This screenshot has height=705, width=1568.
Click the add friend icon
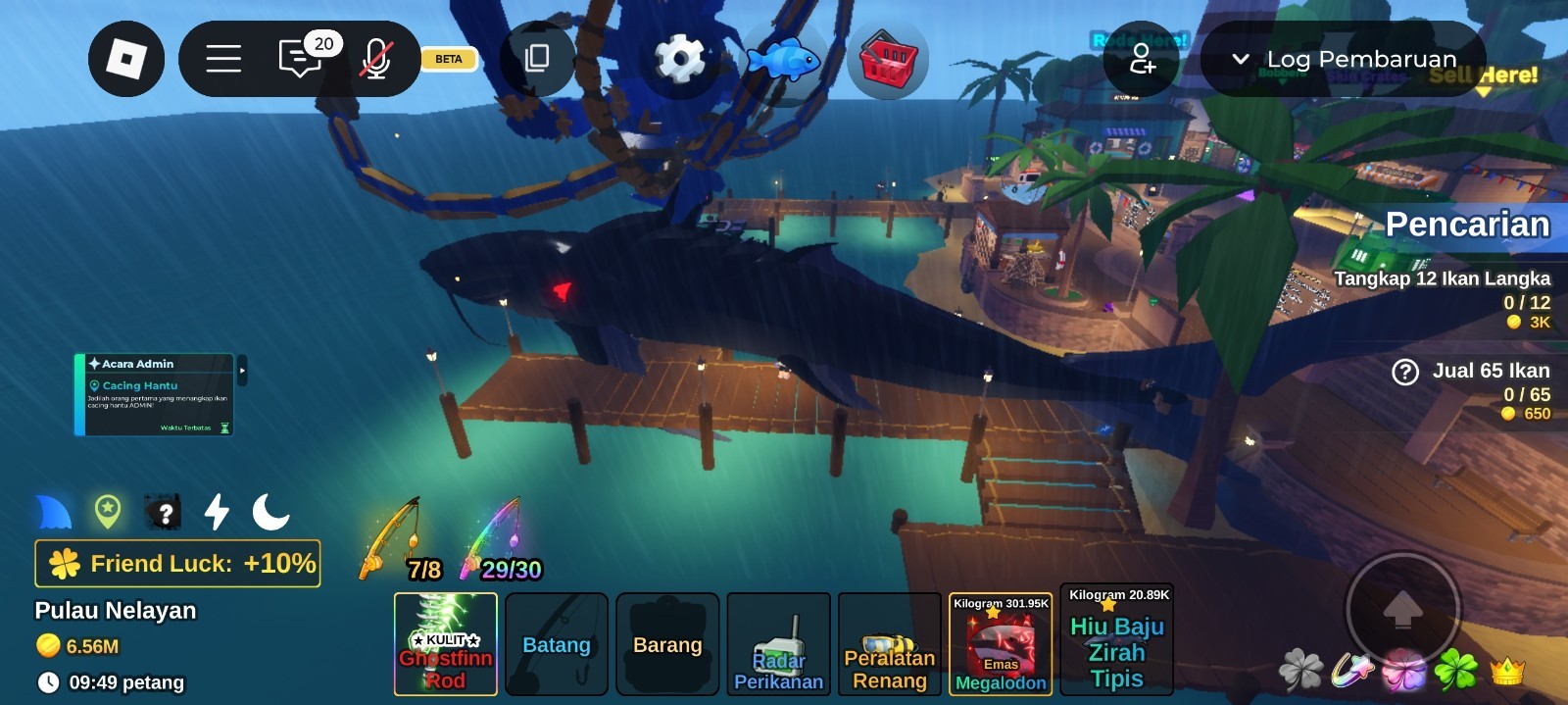1142,59
